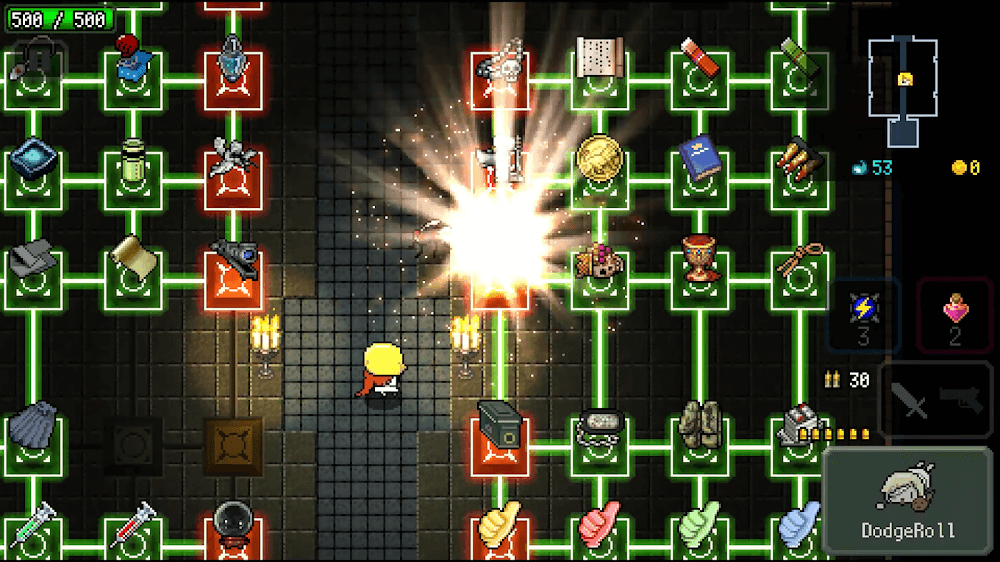
Task: Tap the DodgeRoll button
Action: click(x=908, y=500)
